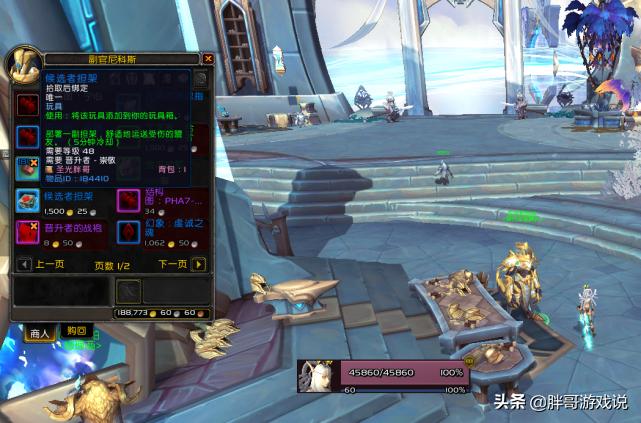Click the repair slot in merchant window

[128, 290]
